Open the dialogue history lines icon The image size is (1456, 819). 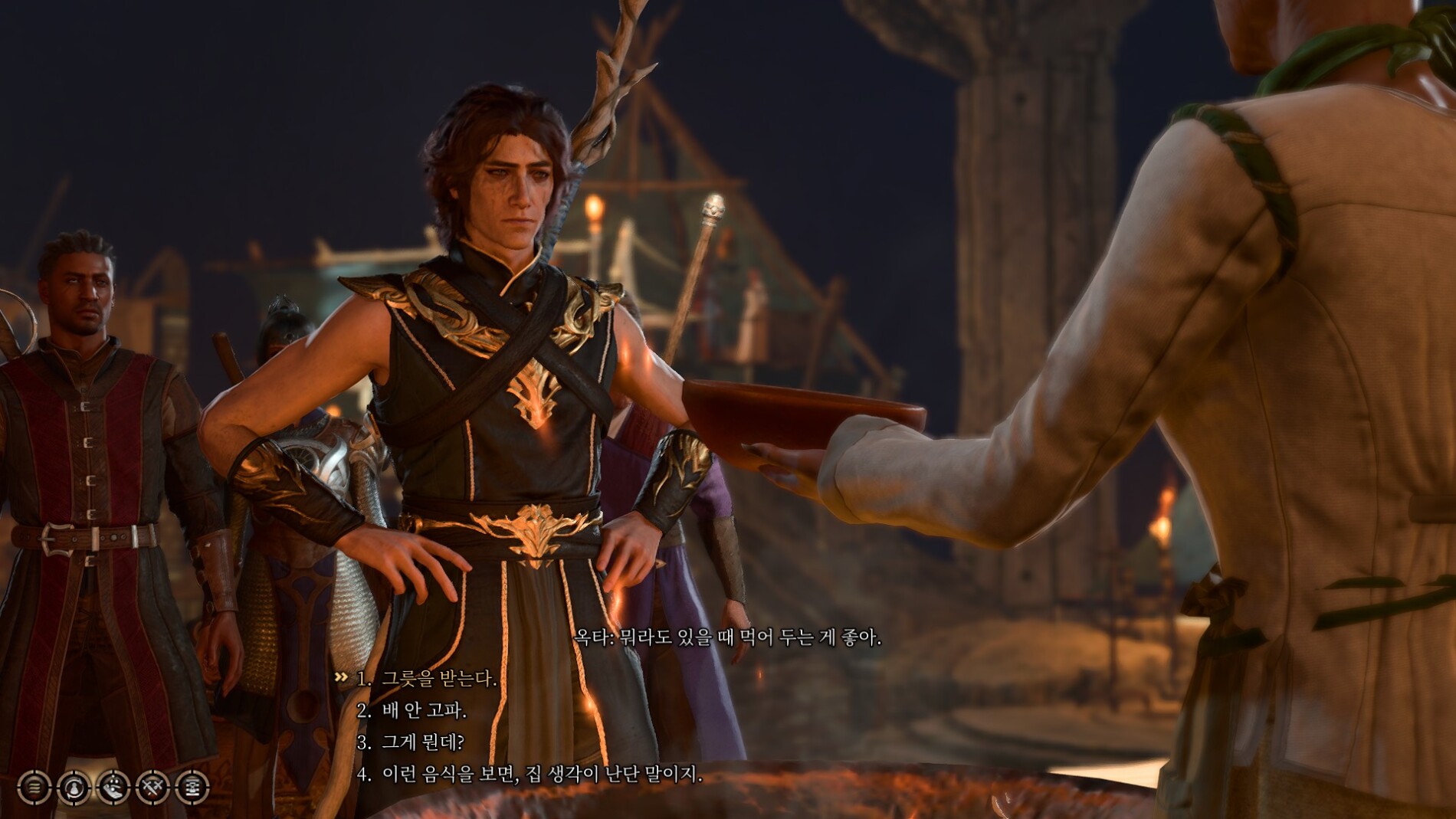tap(34, 787)
